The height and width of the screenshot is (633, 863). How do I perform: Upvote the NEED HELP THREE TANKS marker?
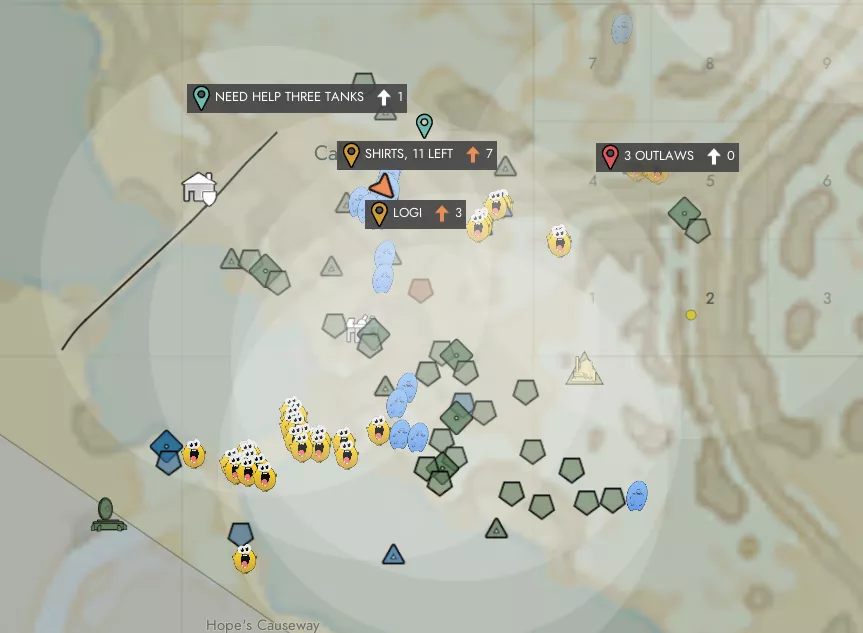click(x=384, y=97)
